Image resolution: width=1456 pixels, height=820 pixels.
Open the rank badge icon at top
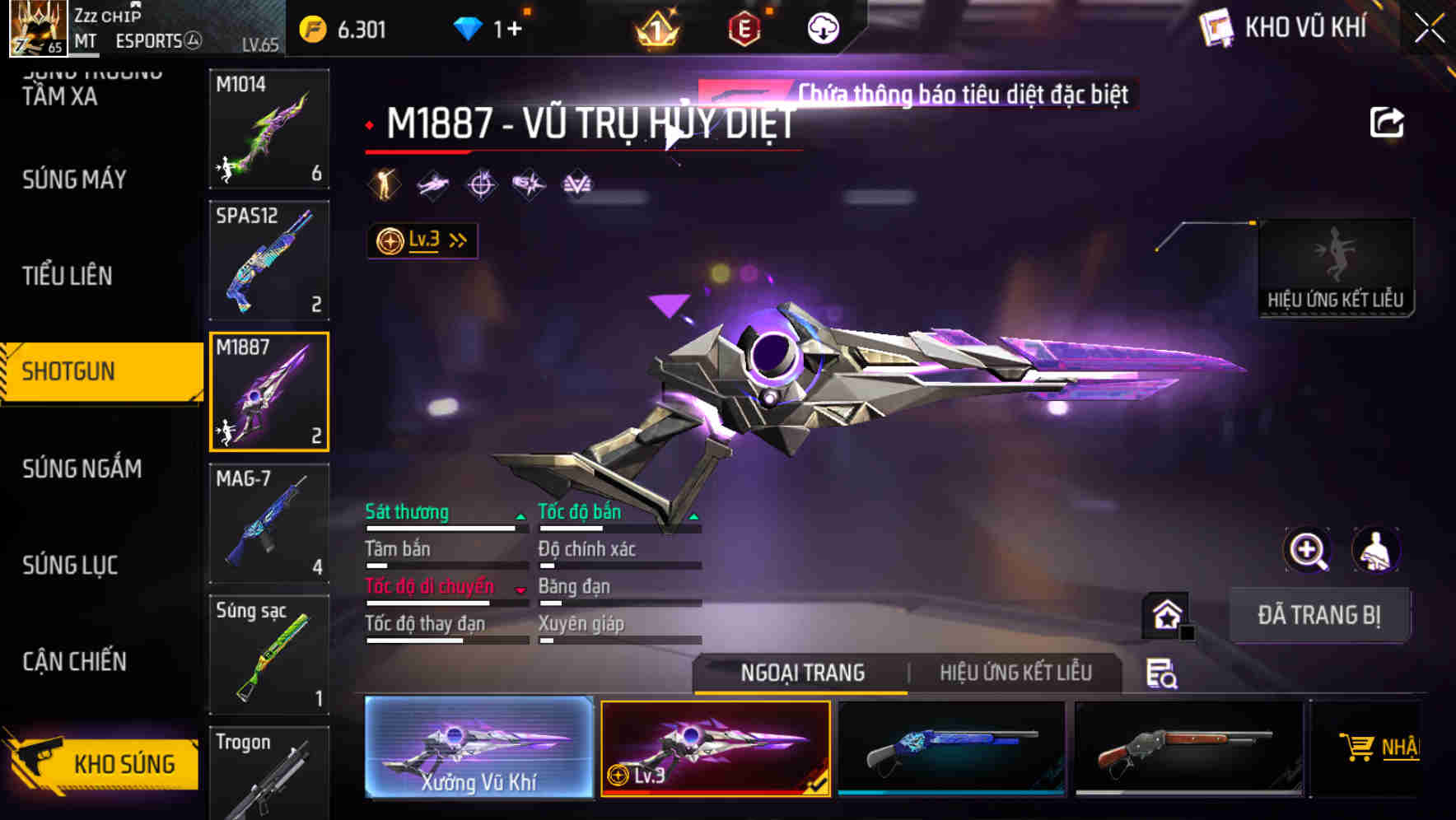click(x=656, y=29)
